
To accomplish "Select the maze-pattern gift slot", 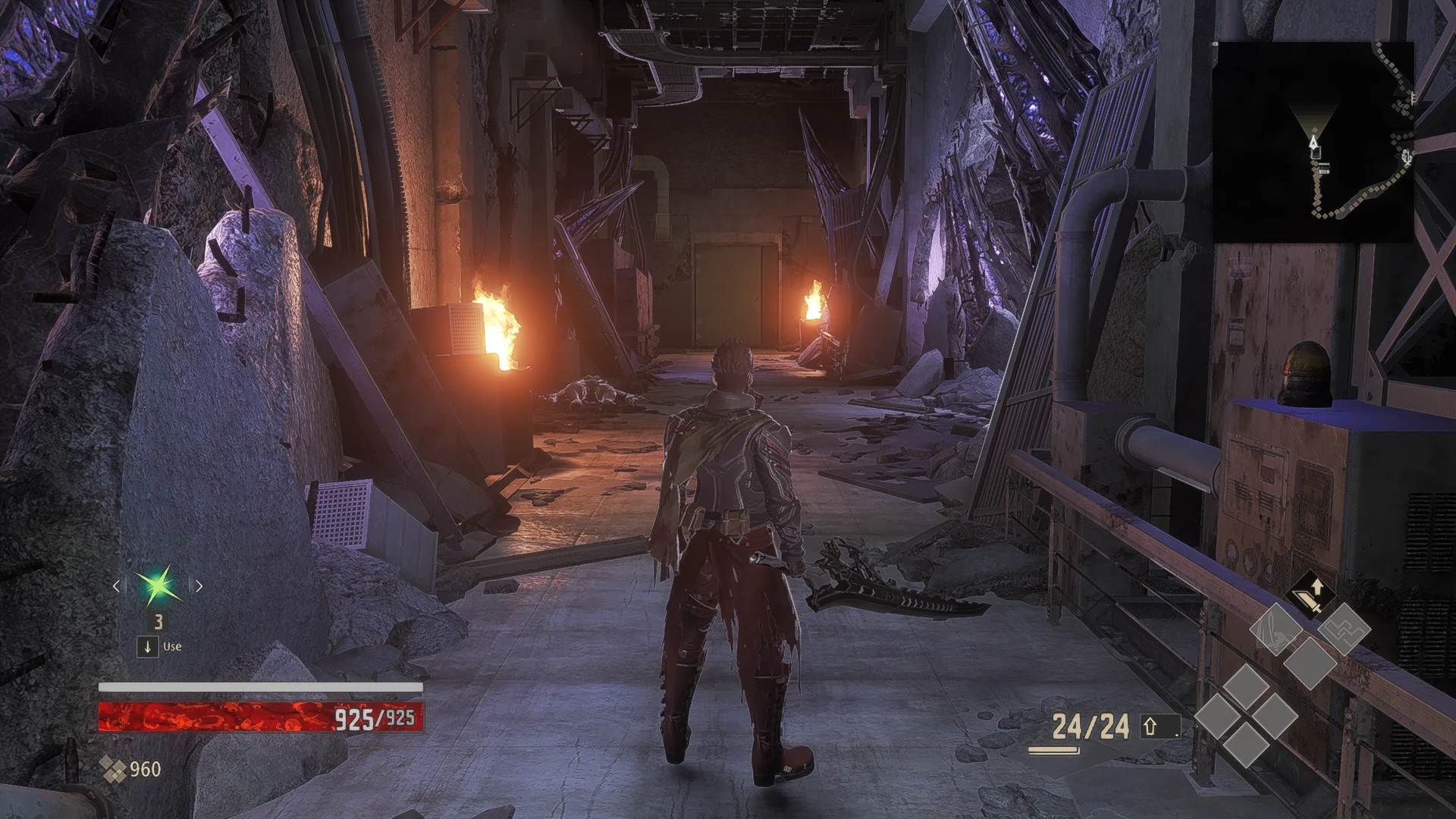I will (1344, 629).
